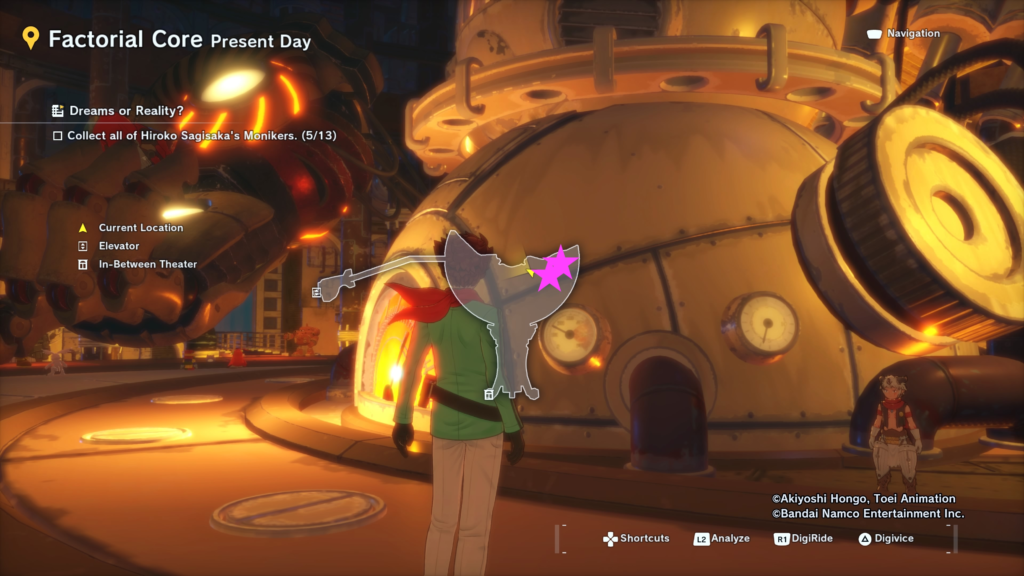
Task: Select the Elevator legend entry
Action: 118,246
